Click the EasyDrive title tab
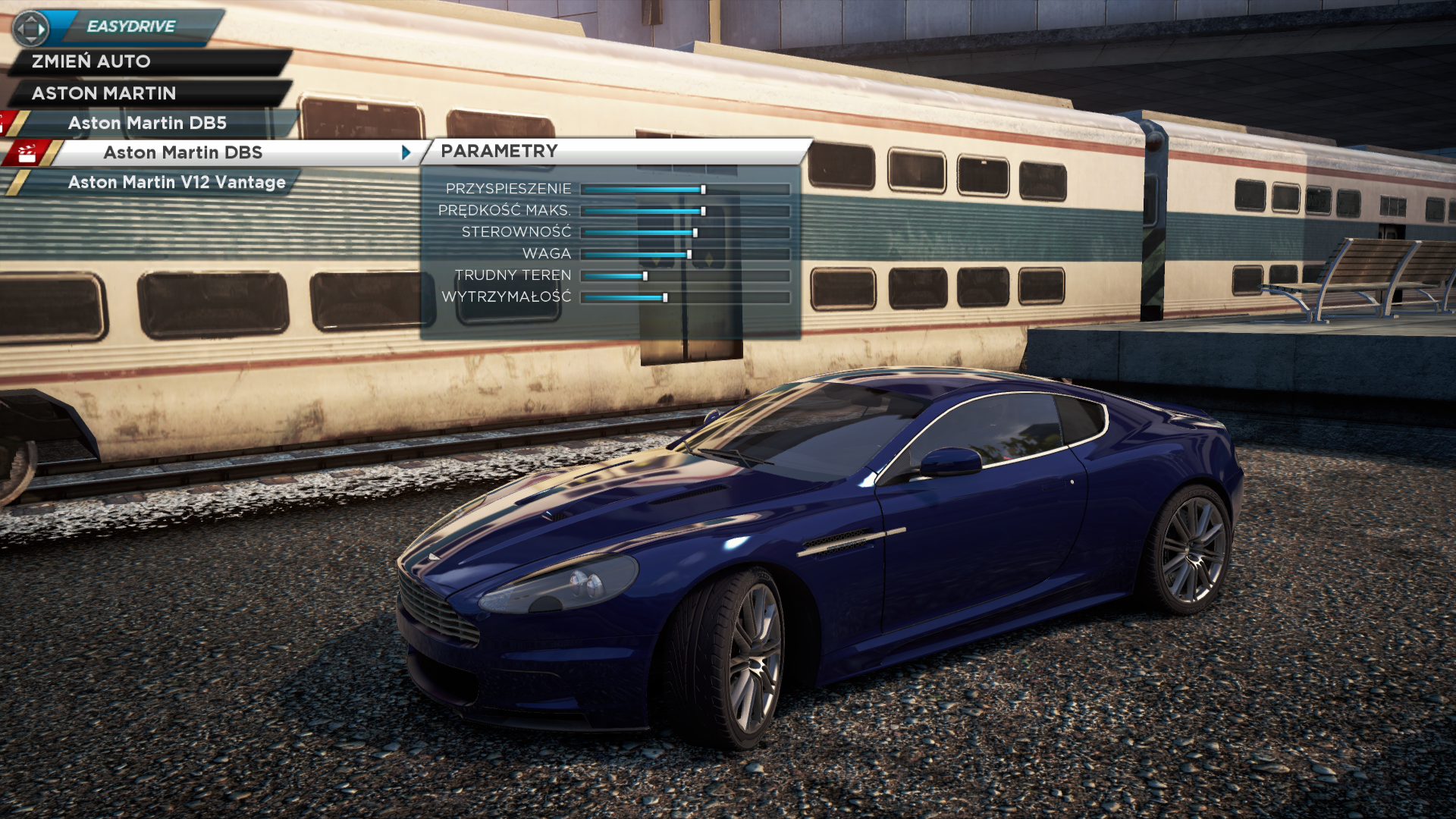This screenshot has width=1456, height=819. point(131,27)
